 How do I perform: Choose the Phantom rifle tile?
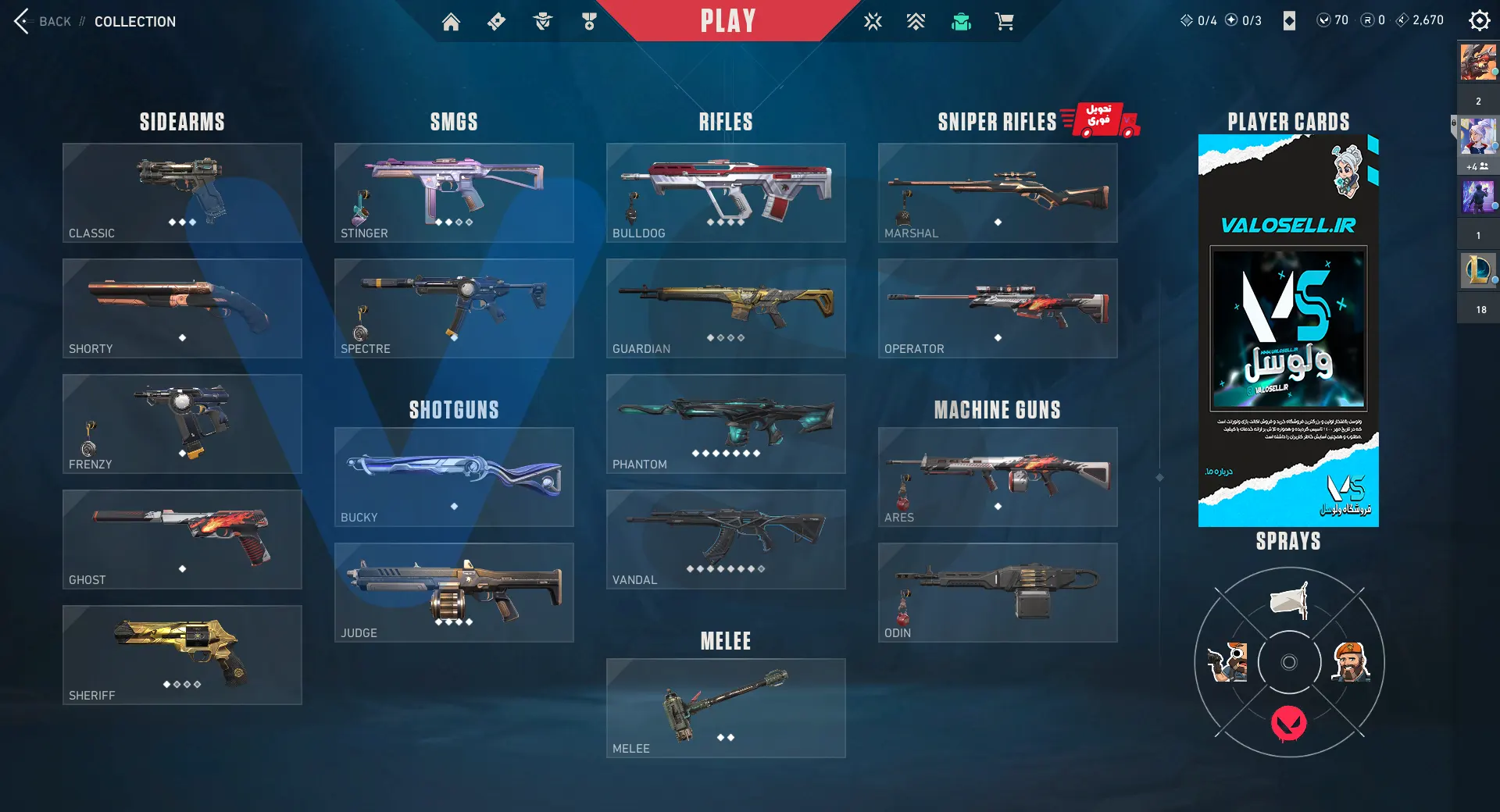tap(726, 423)
